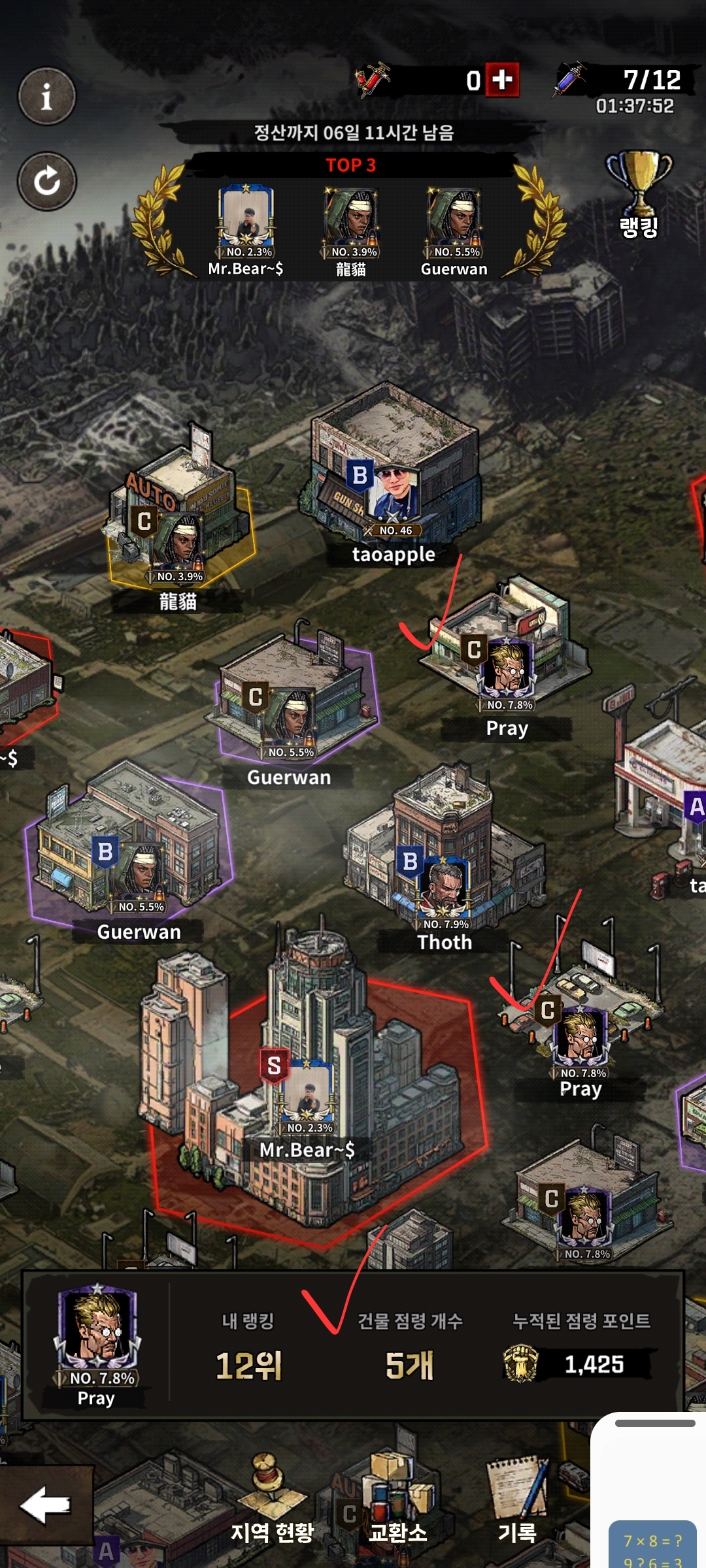
Task: View Guerwan's portrait in TOP 3
Action: tap(454, 222)
